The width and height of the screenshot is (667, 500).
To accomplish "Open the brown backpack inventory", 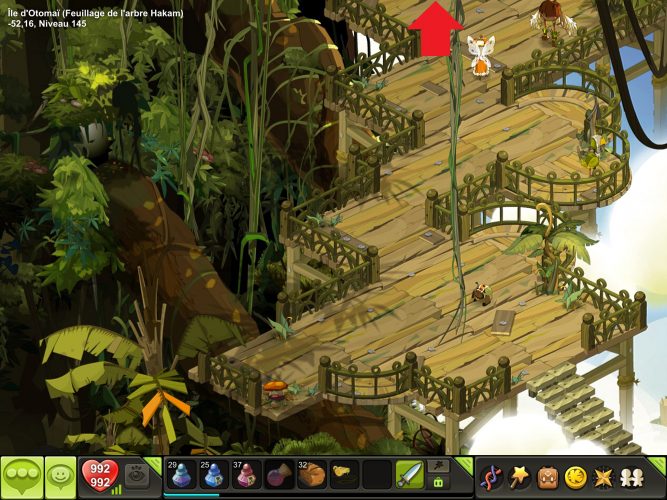I will (548, 476).
